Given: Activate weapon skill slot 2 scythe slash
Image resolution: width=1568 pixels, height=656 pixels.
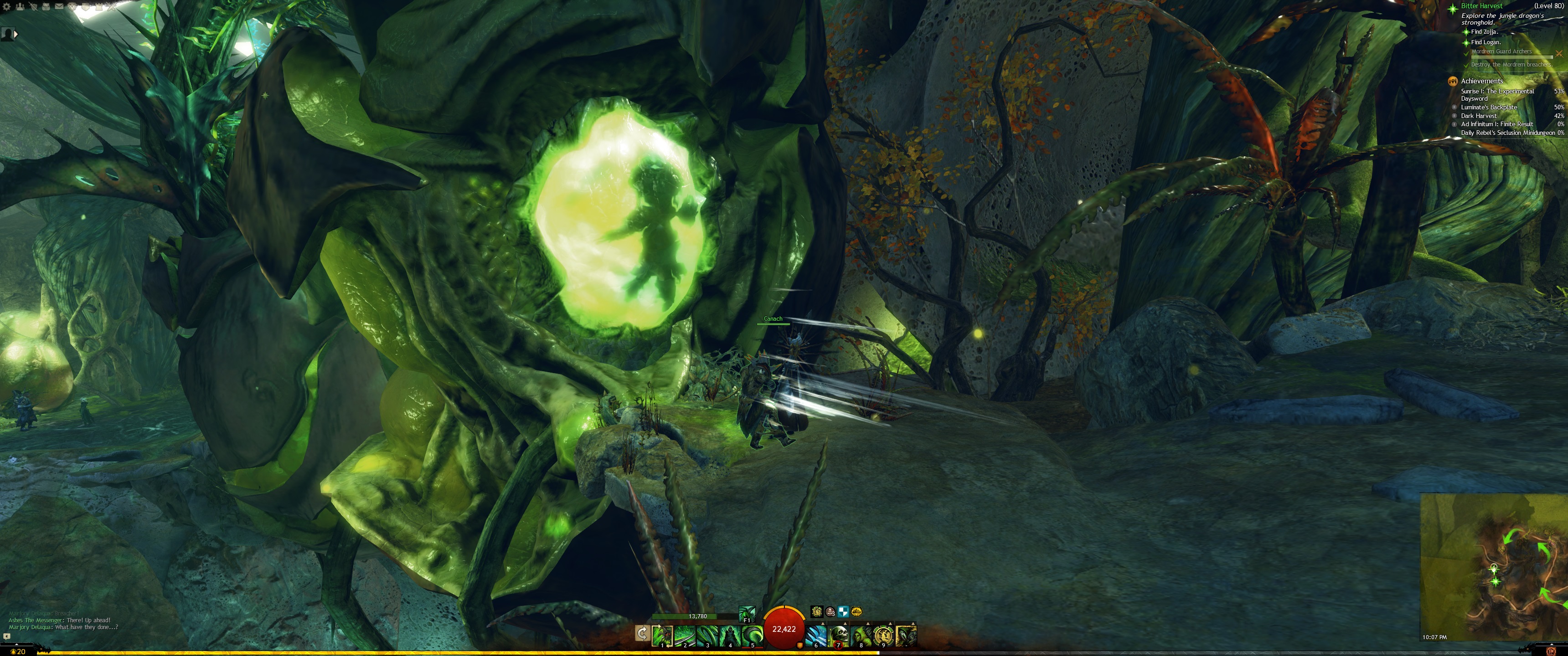Looking at the screenshot, I should click(685, 635).
